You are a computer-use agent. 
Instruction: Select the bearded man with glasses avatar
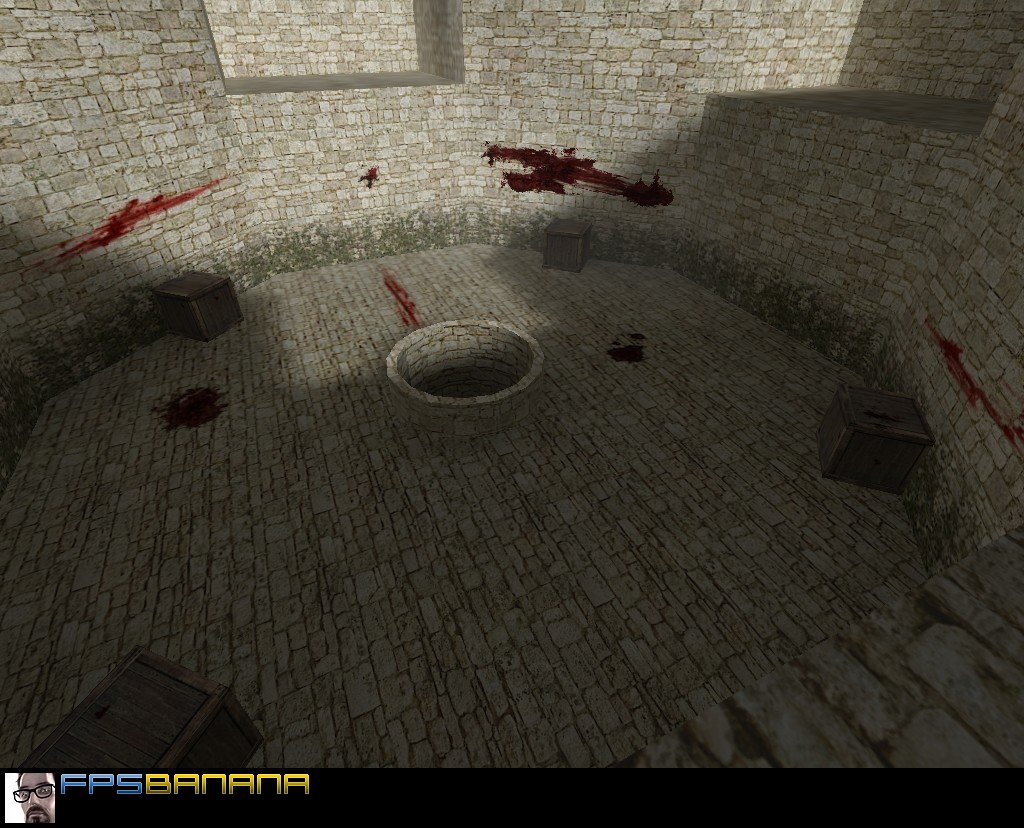(x=30, y=797)
